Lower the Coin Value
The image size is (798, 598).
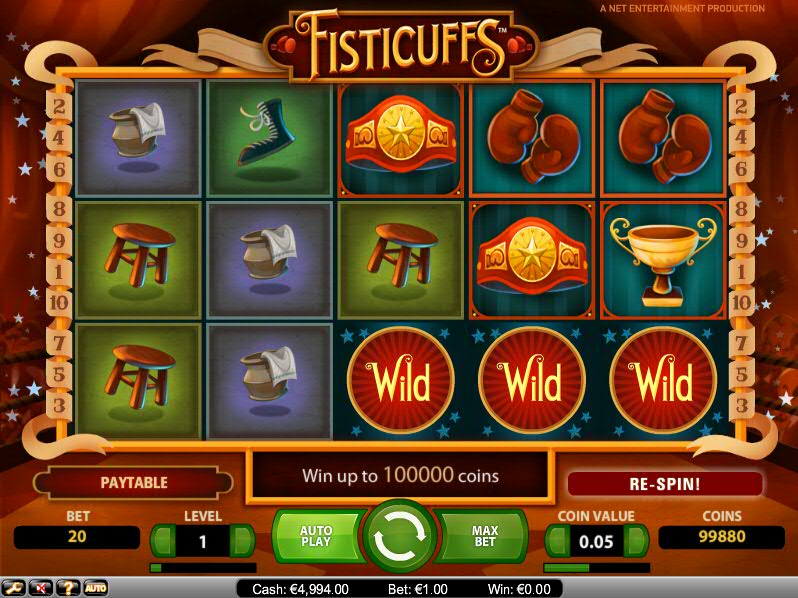[558, 541]
